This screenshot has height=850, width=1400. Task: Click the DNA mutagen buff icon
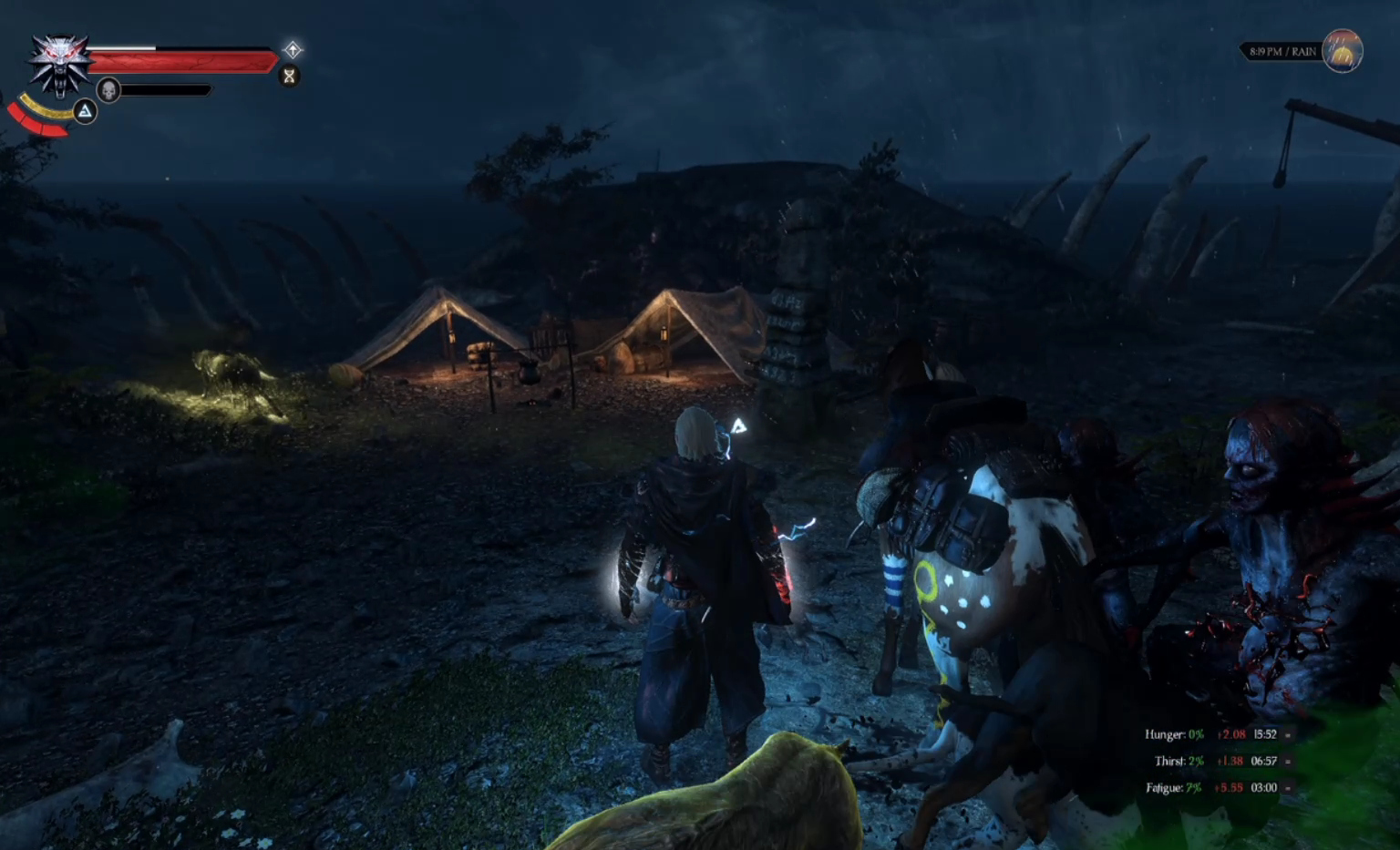pos(290,76)
